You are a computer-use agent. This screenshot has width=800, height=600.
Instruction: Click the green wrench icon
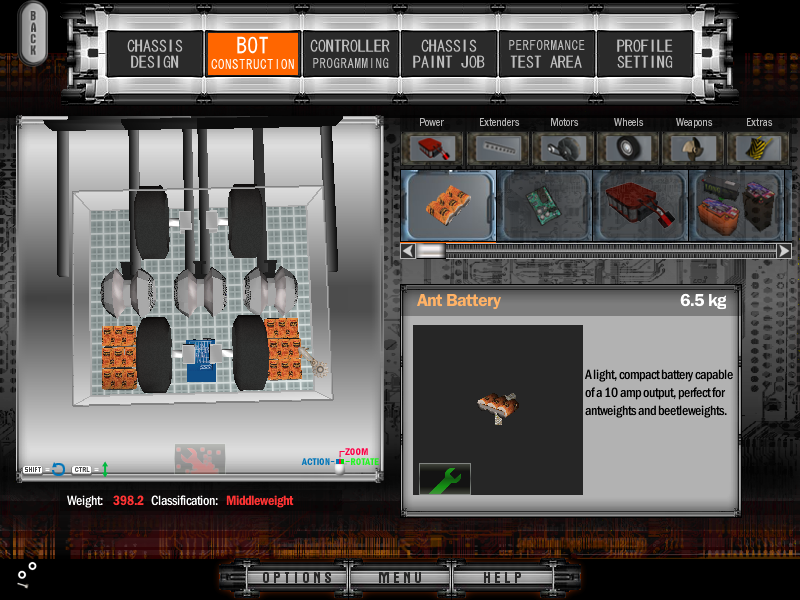click(x=445, y=478)
